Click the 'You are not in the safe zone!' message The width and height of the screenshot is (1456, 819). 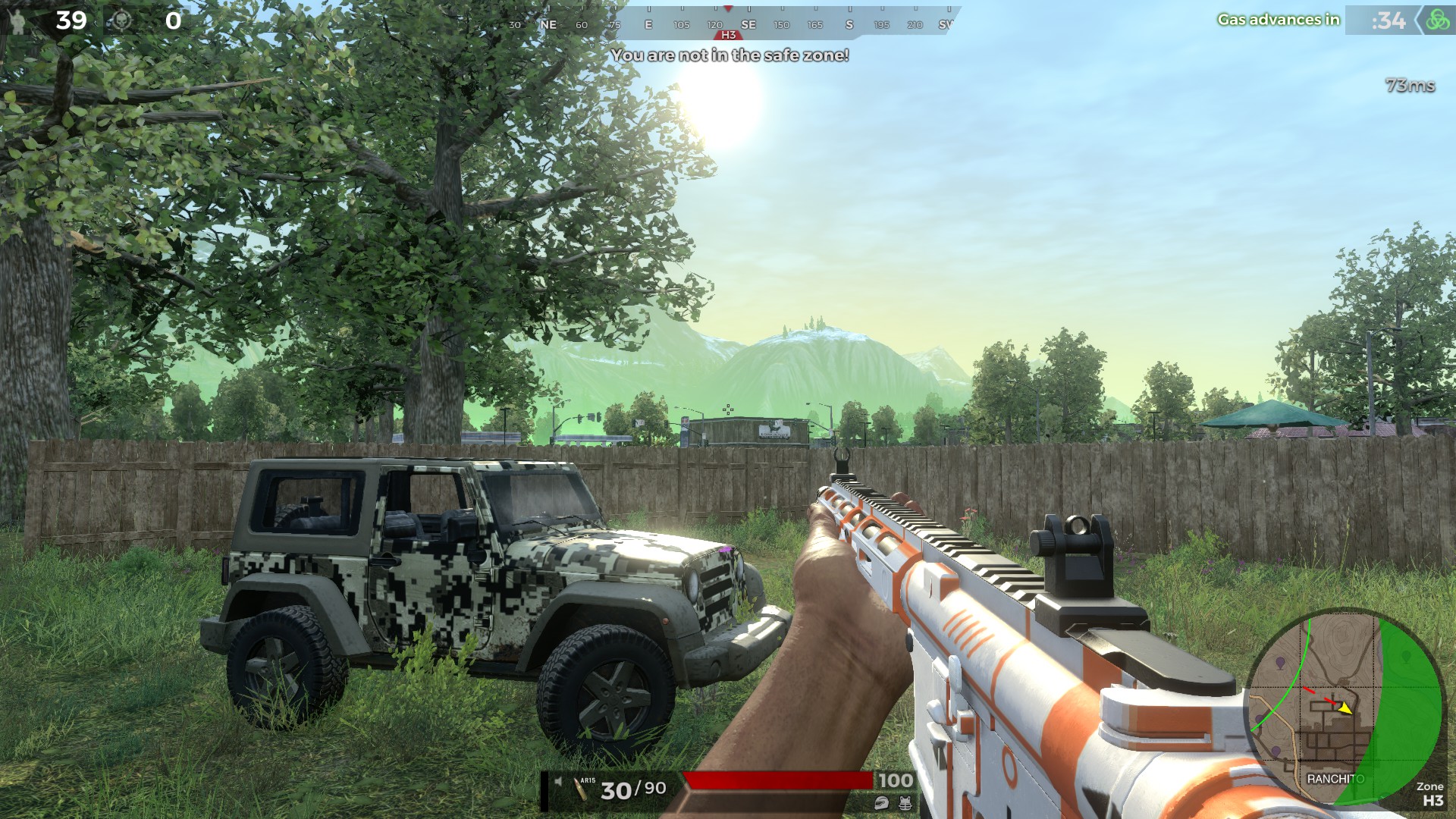click(x=730, y=54)
